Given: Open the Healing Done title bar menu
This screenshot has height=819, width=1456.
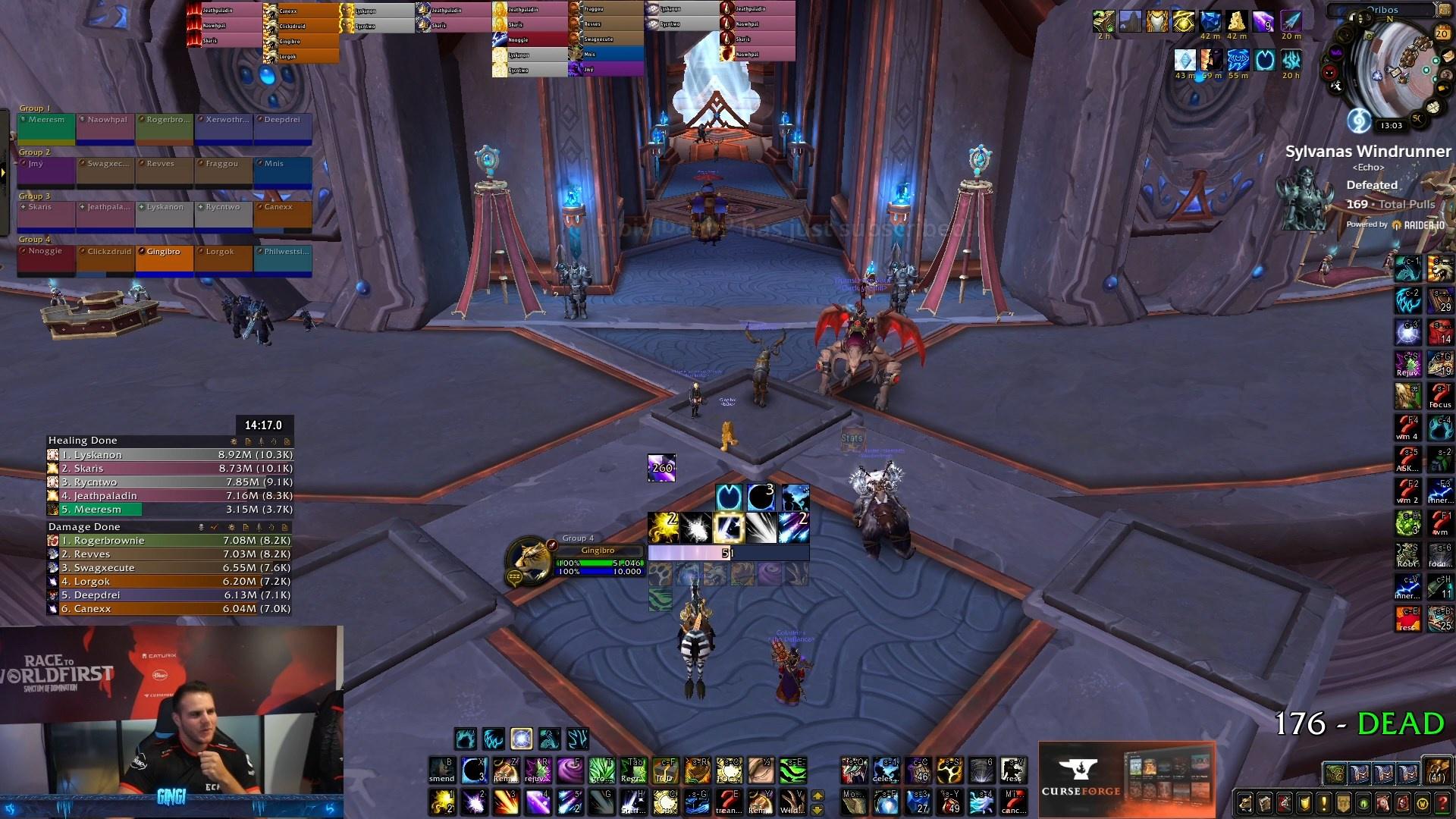Looking at the screenshot, I should [83, 441].
